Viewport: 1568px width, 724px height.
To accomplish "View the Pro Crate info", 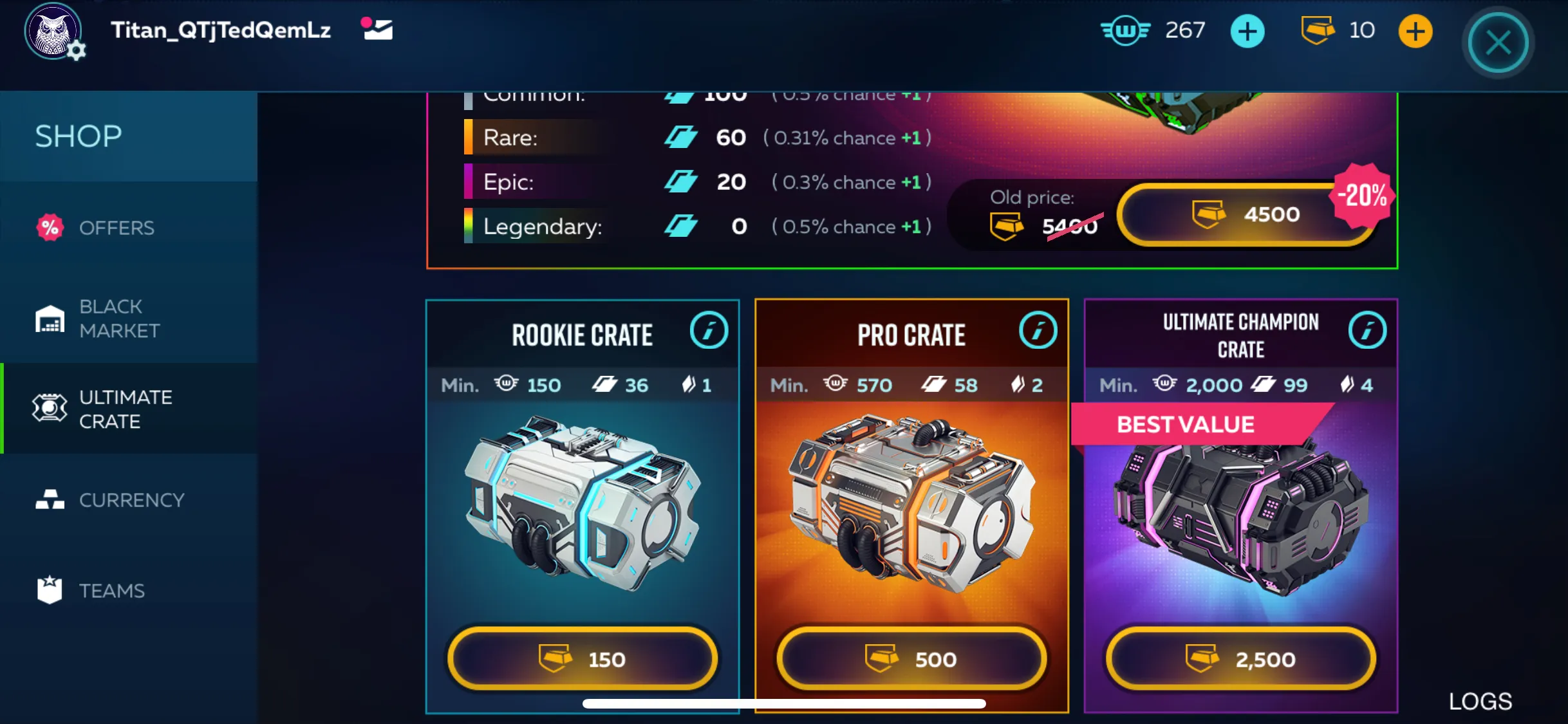I will pyautogui.click(x=1038, y=331).
